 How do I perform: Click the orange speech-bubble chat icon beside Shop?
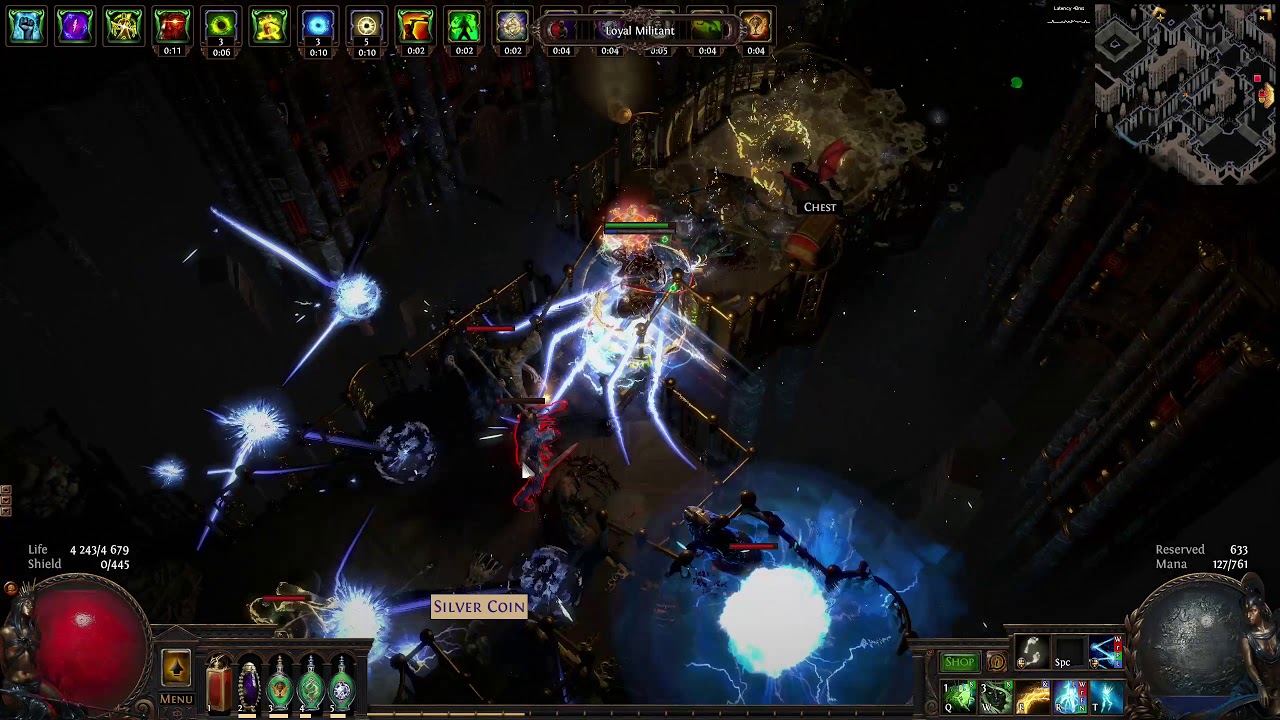tap(996, 662)
